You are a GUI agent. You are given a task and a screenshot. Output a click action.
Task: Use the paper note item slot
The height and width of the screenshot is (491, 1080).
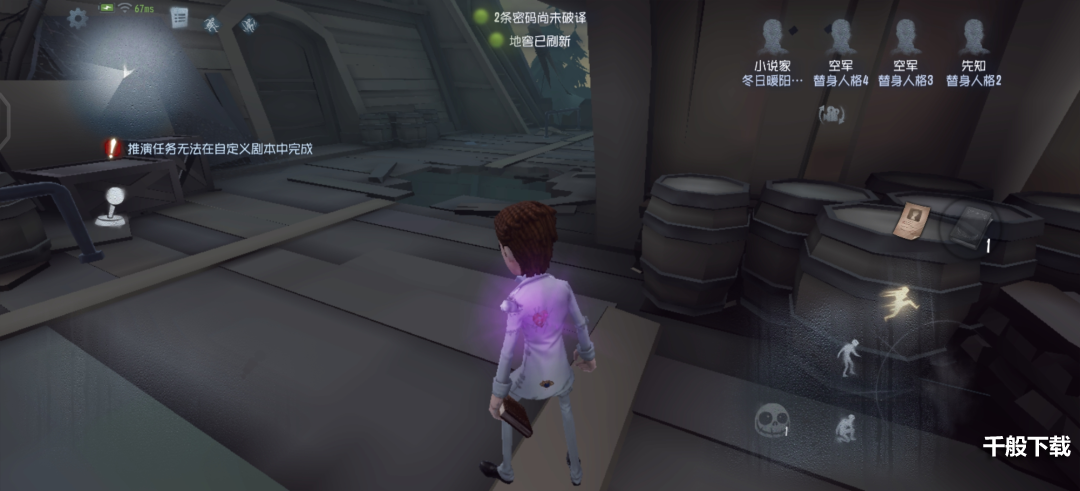pyautogui.click(x=911, y=219)
